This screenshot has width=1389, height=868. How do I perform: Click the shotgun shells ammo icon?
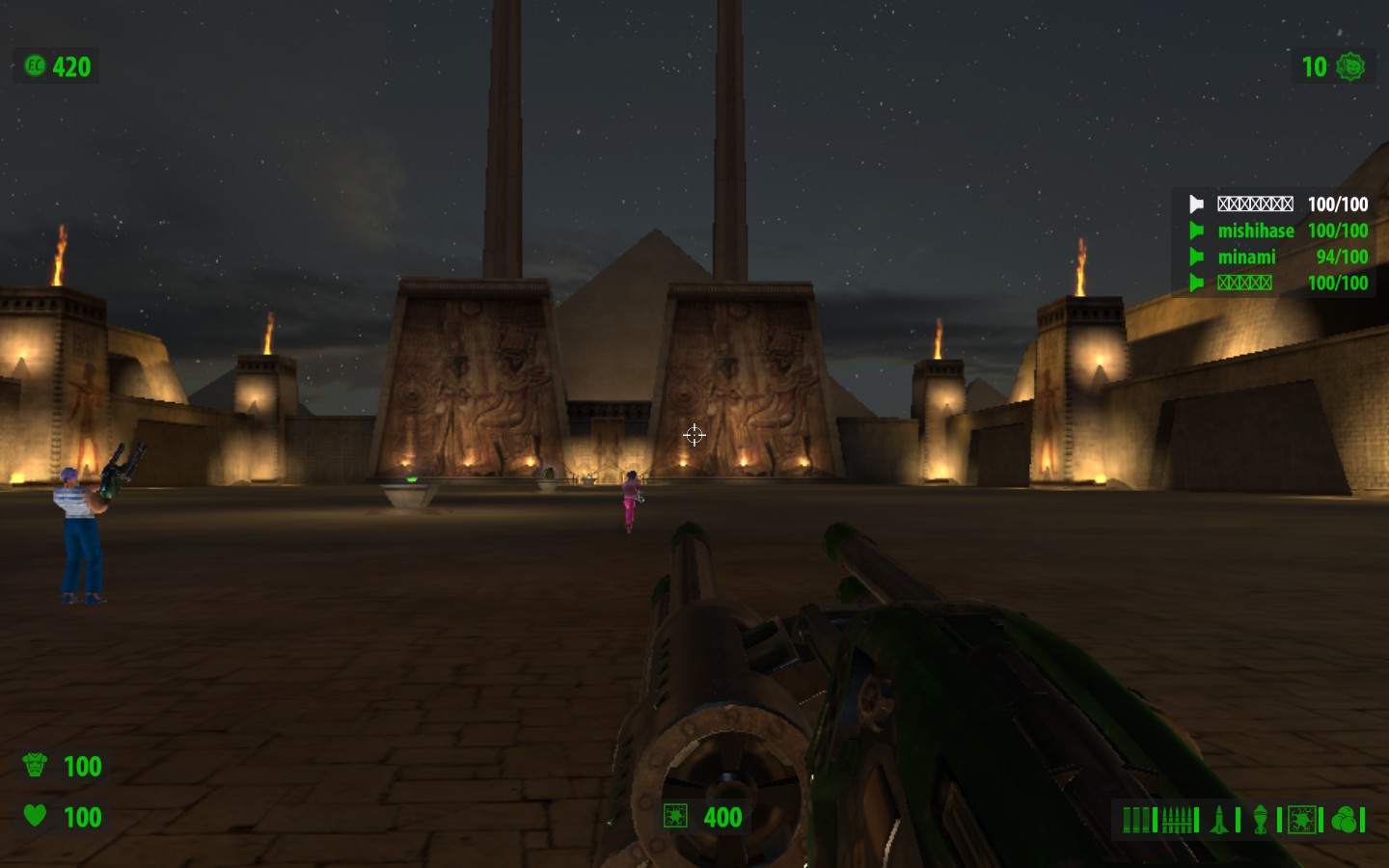click(x=1136, y=820)
